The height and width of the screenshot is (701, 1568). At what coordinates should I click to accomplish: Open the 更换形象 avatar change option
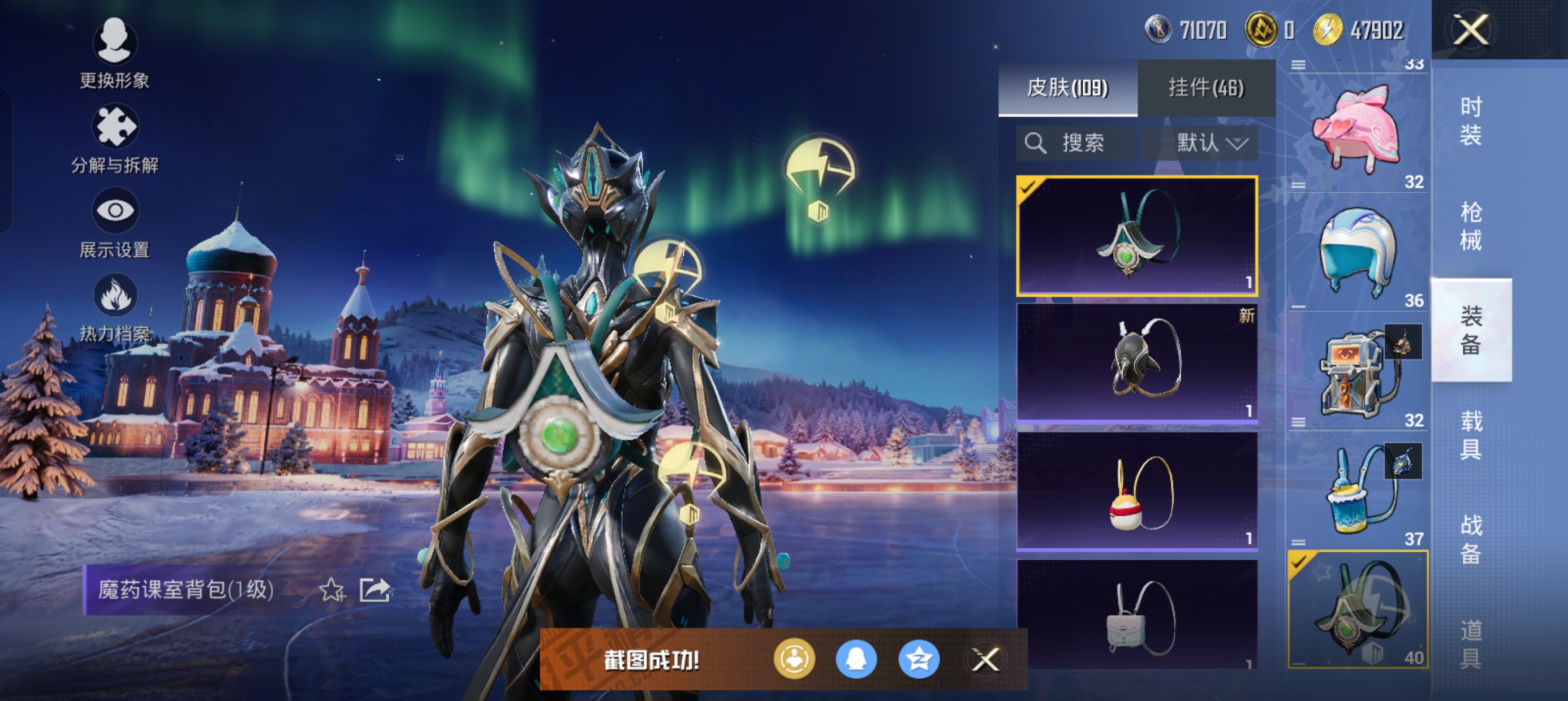pos(114,53)
